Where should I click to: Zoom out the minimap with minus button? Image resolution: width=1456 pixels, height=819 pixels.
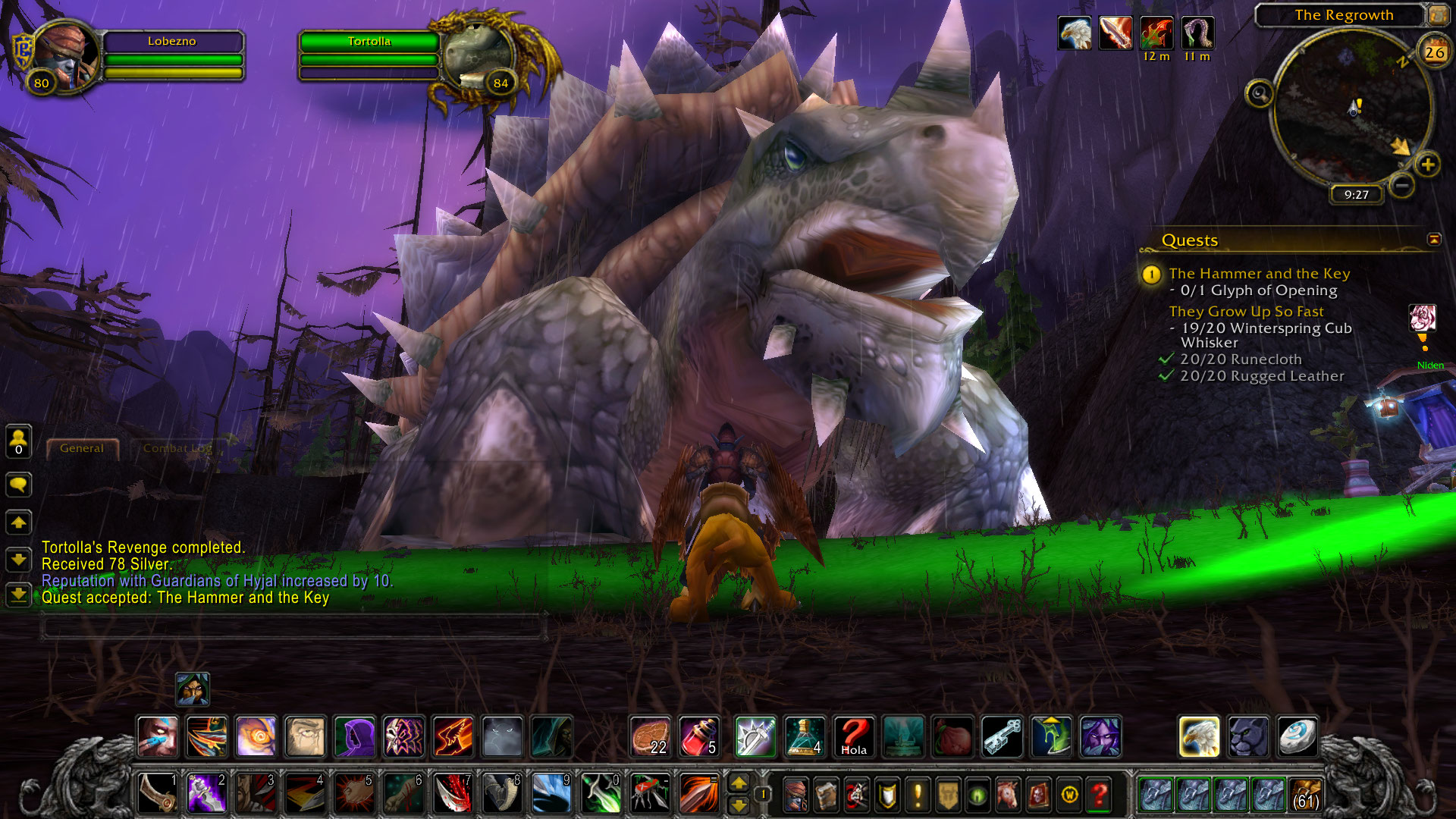(1402, 185)
